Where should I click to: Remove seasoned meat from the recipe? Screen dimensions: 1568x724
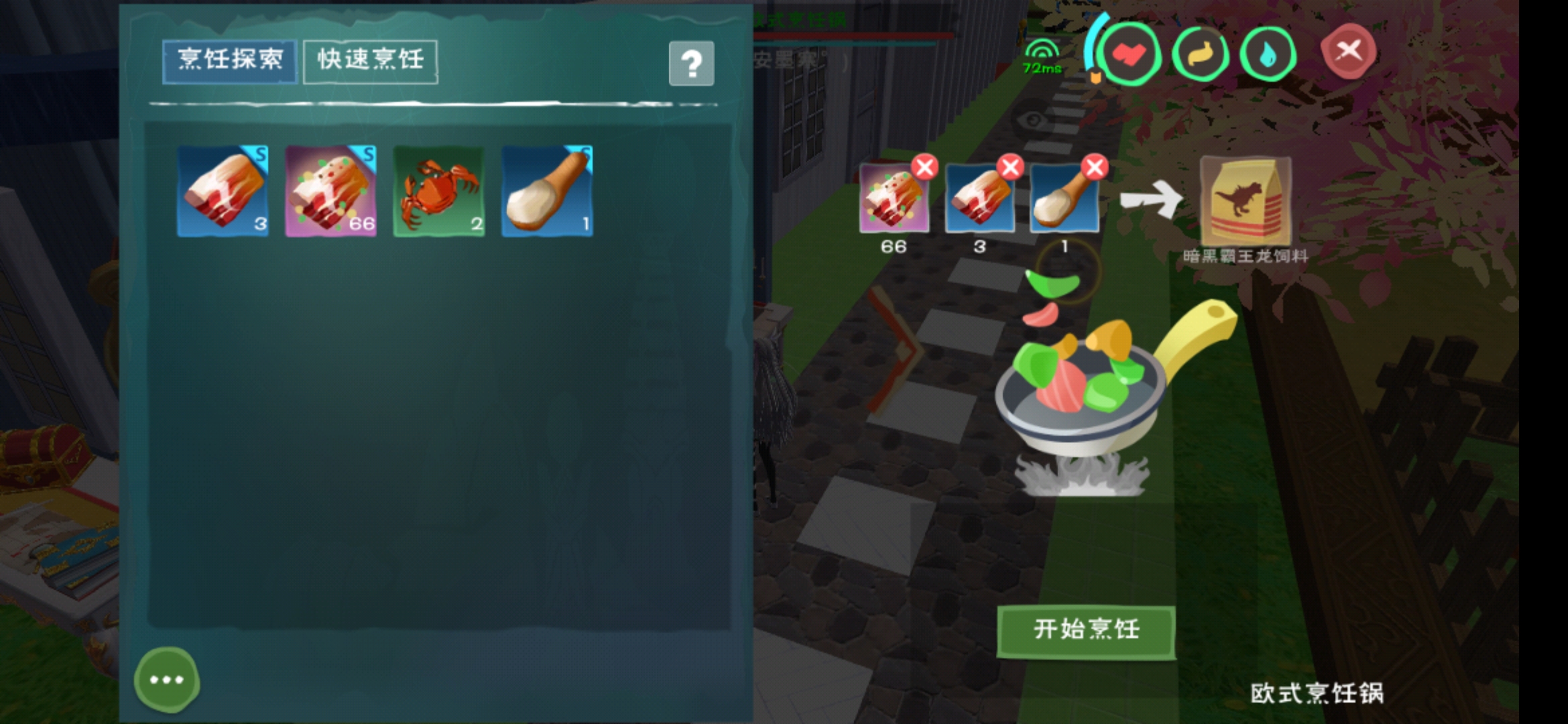click(925, 167)
